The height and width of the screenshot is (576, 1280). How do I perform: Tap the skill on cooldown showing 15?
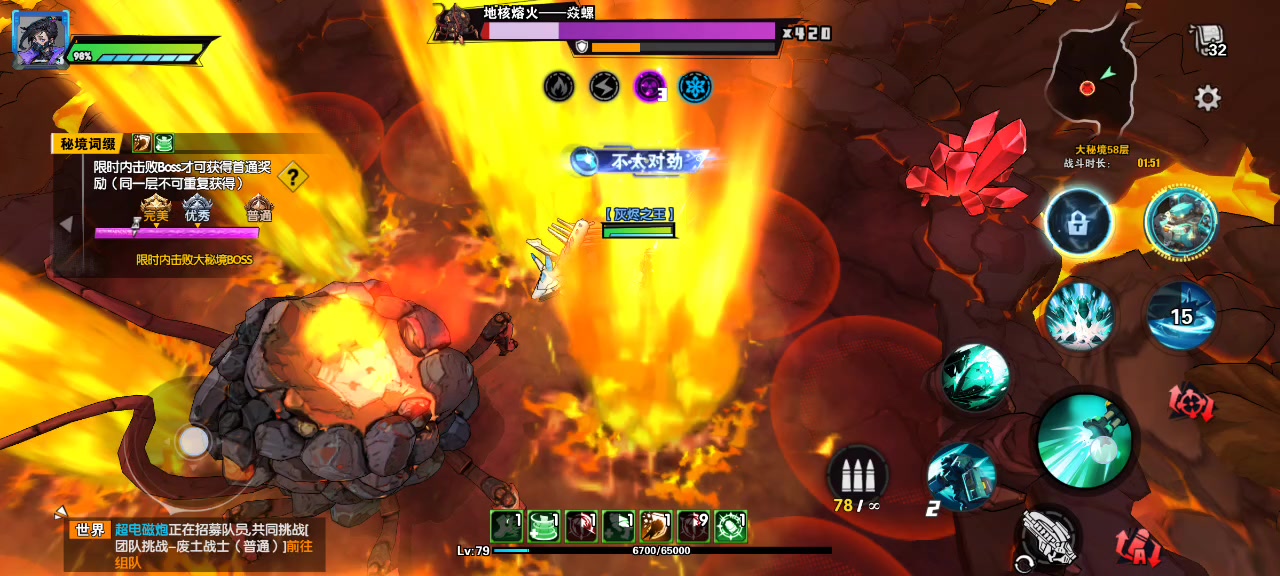1181,315
